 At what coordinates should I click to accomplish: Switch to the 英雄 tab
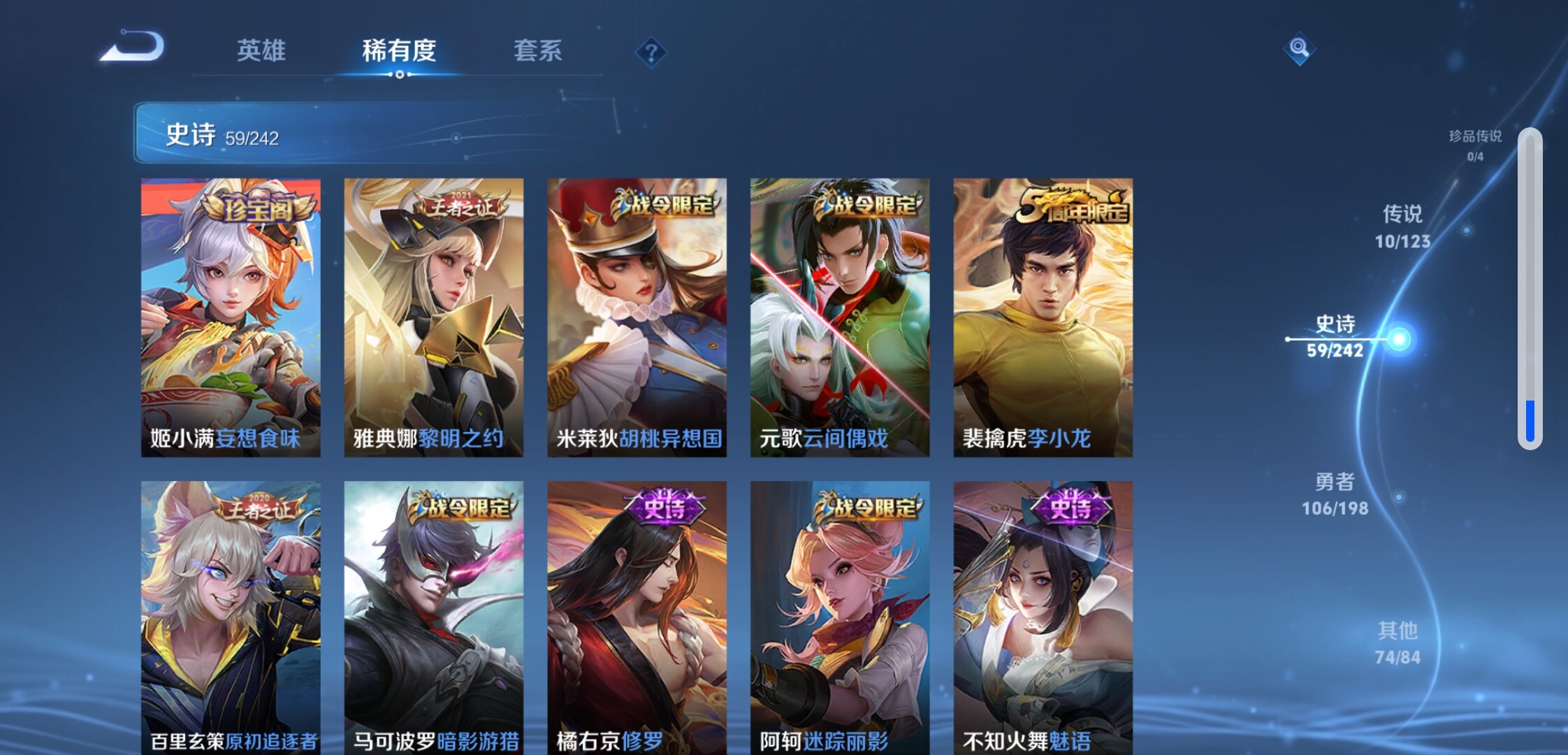(x=261, y=51)
